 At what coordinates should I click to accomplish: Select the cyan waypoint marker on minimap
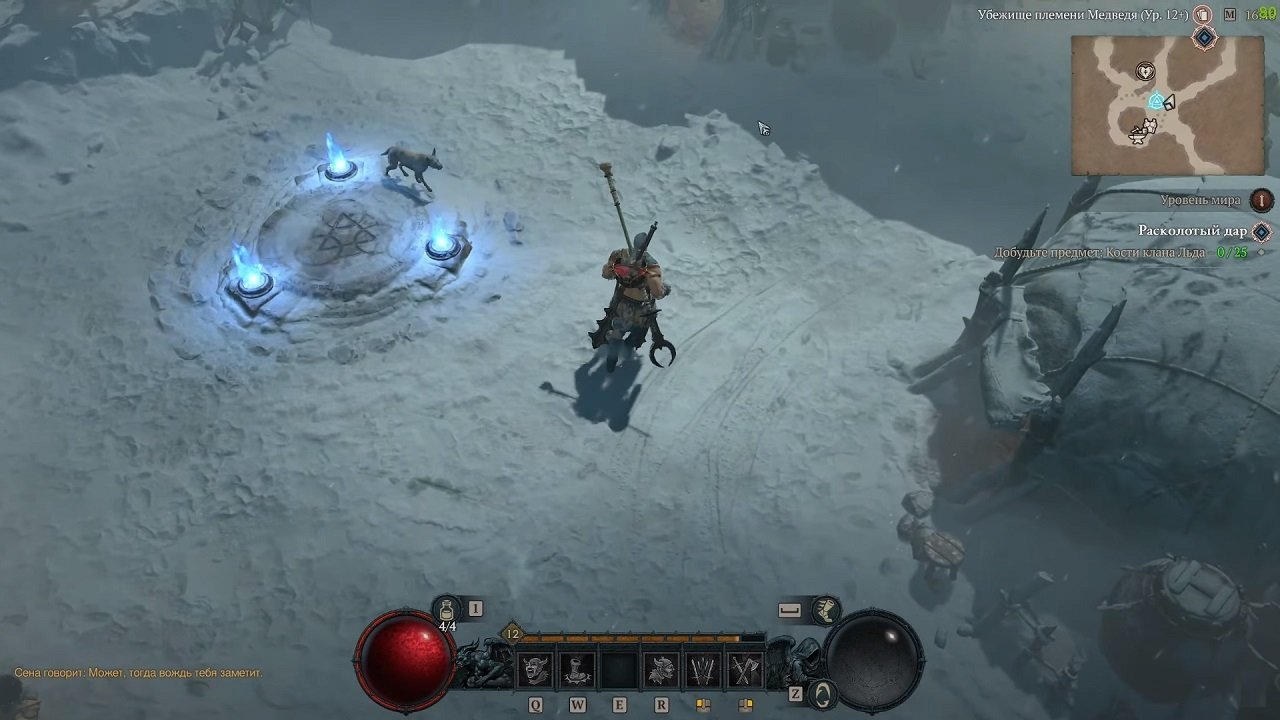coord(1155,101)
